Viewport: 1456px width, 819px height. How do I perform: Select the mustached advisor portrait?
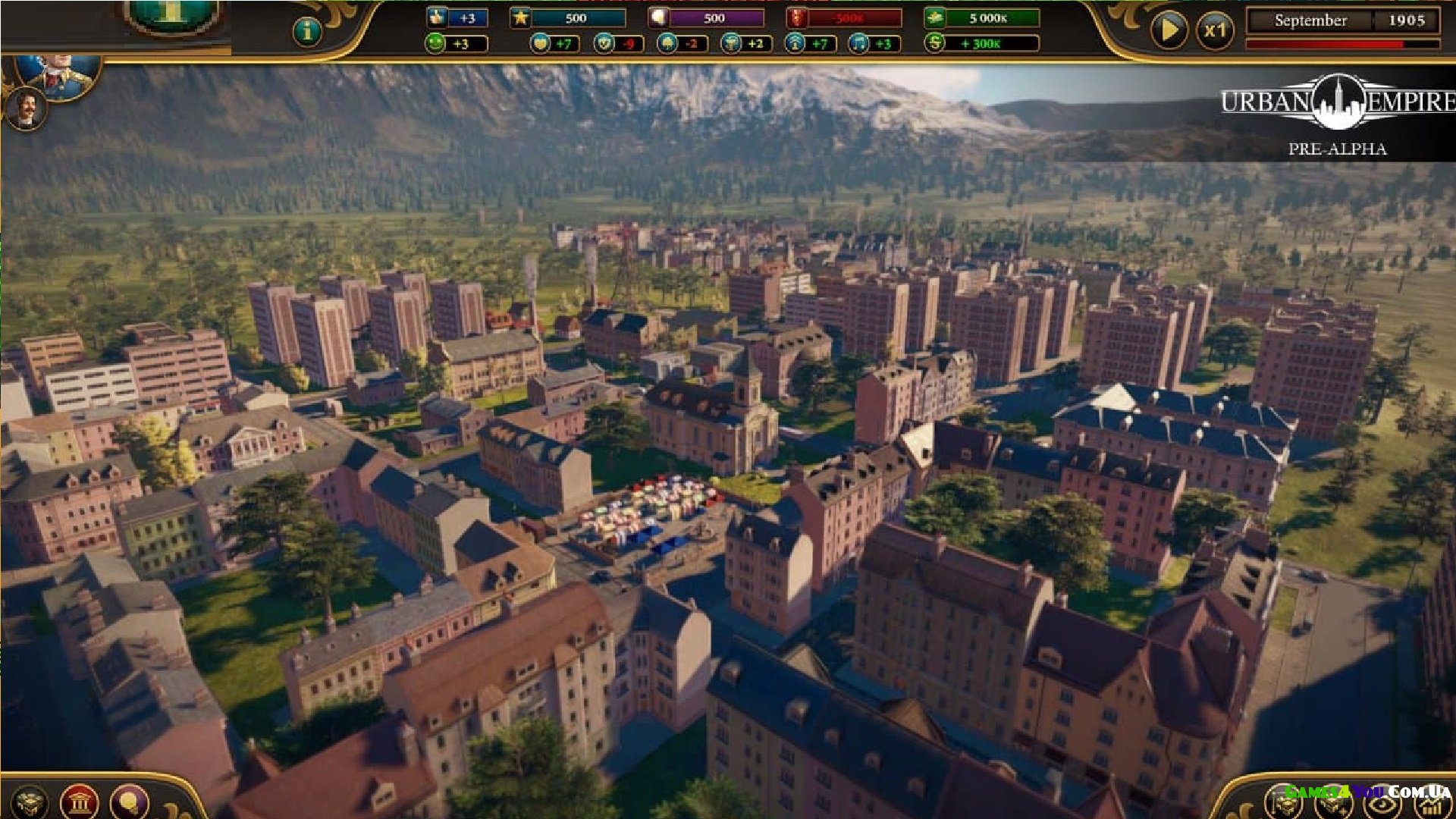(x=27, y=108)
